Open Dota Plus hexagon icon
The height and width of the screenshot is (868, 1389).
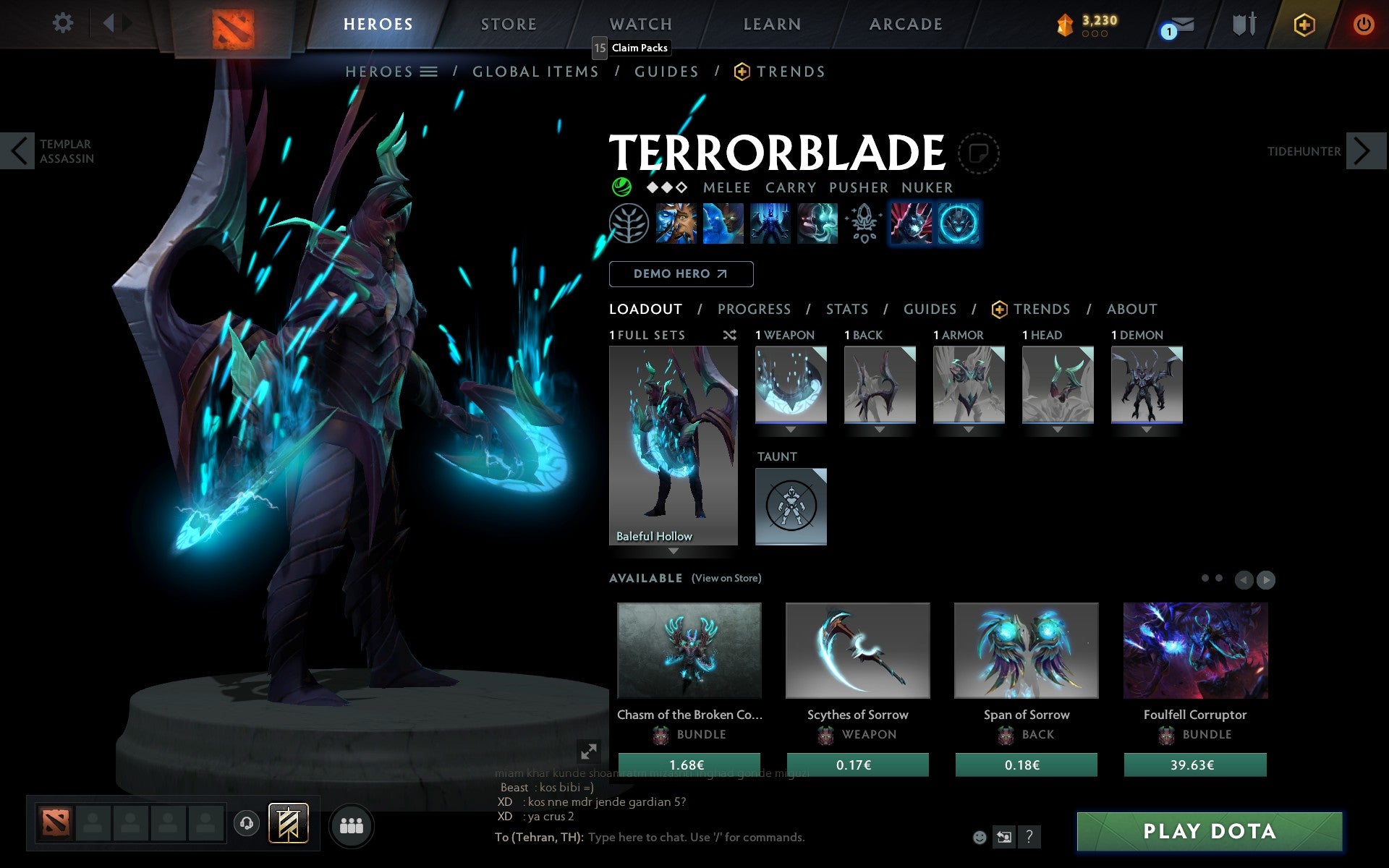(1303, 23)
